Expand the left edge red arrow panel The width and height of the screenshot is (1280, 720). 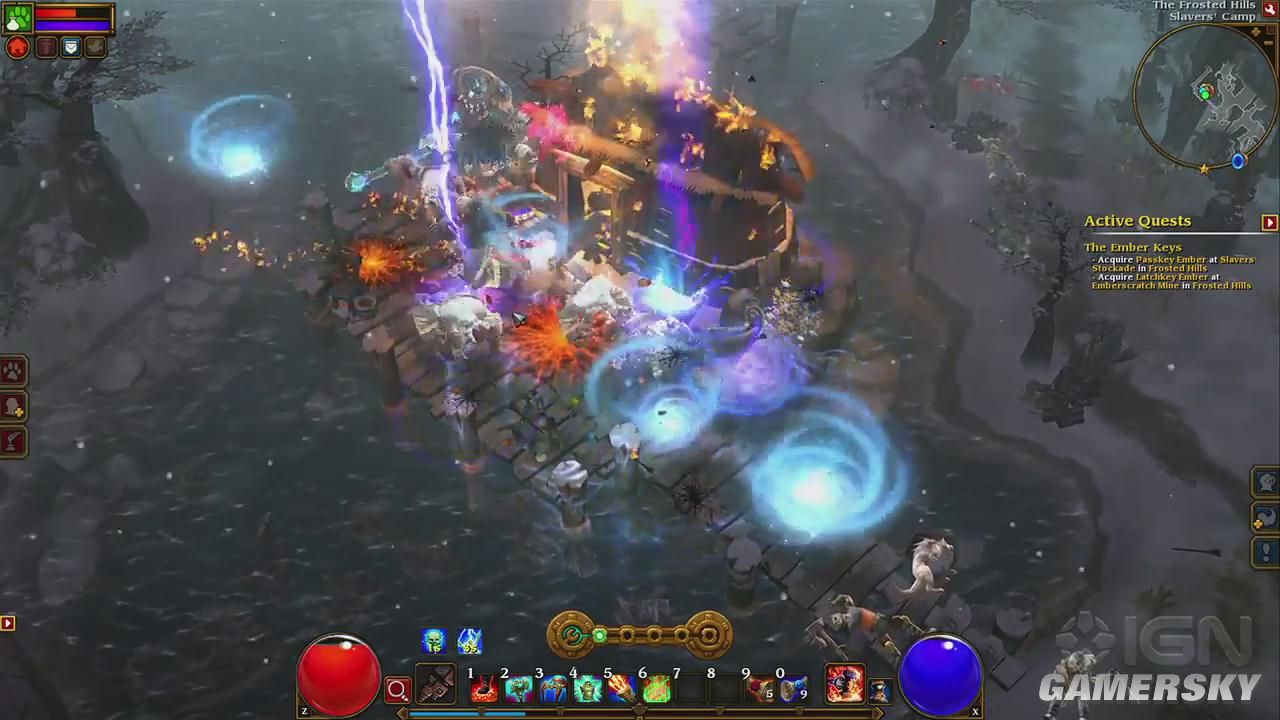(x=7, y=623)
